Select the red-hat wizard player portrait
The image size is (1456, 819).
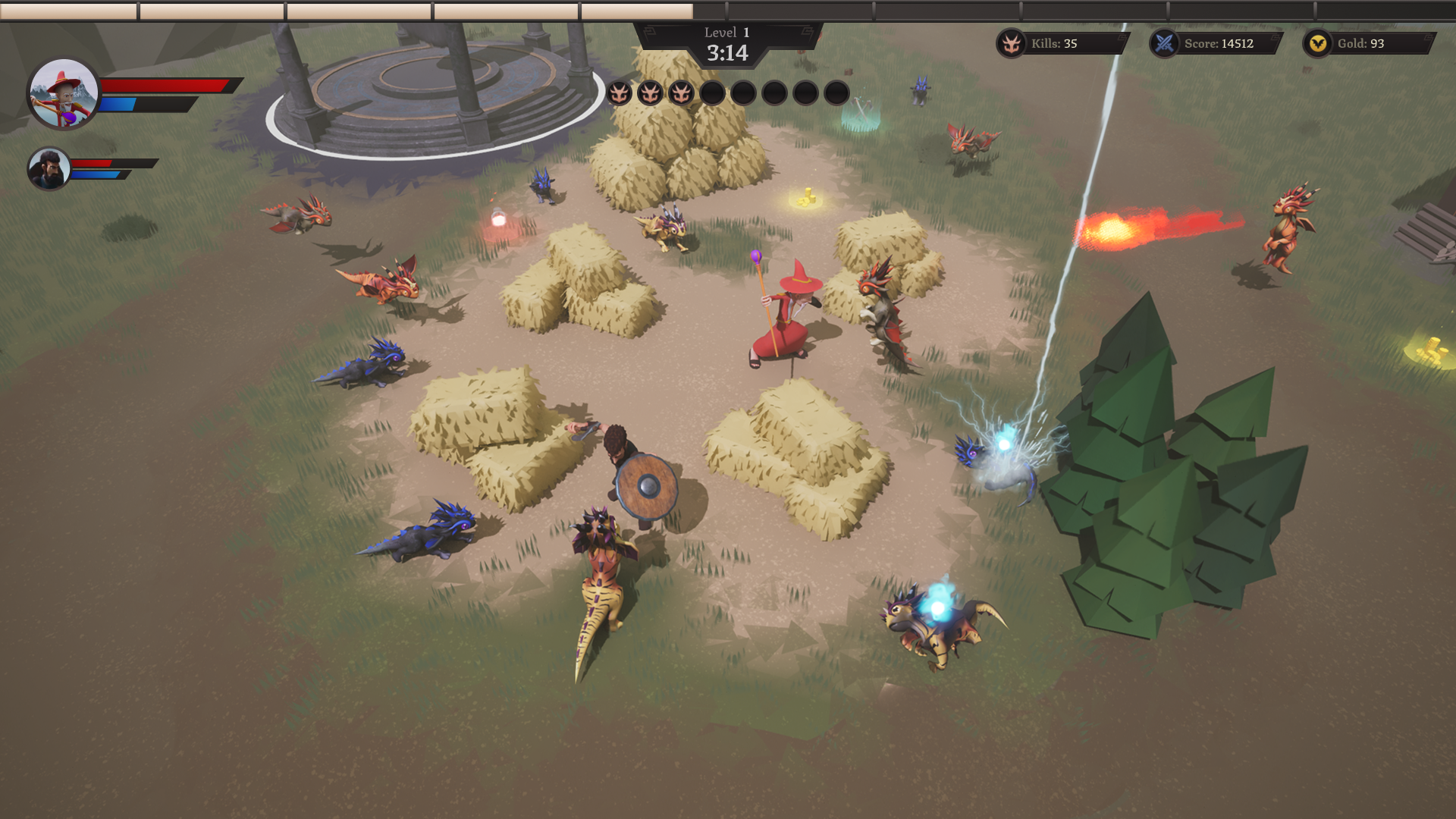pyautogui.click(x=64, y=94)
